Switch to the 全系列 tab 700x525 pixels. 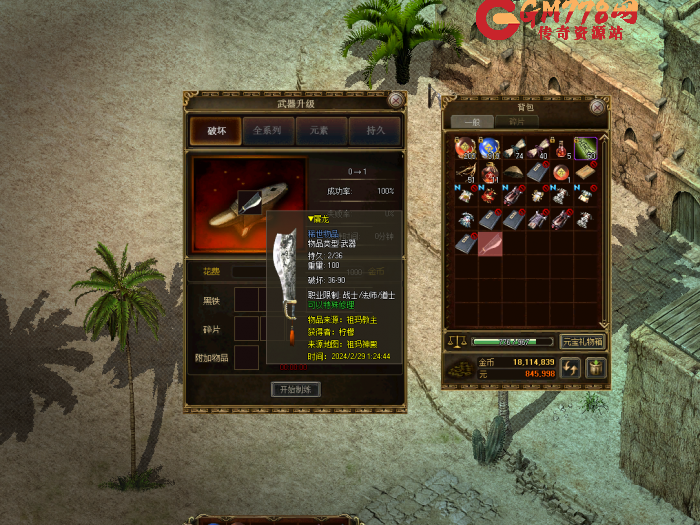pos(268,131)
